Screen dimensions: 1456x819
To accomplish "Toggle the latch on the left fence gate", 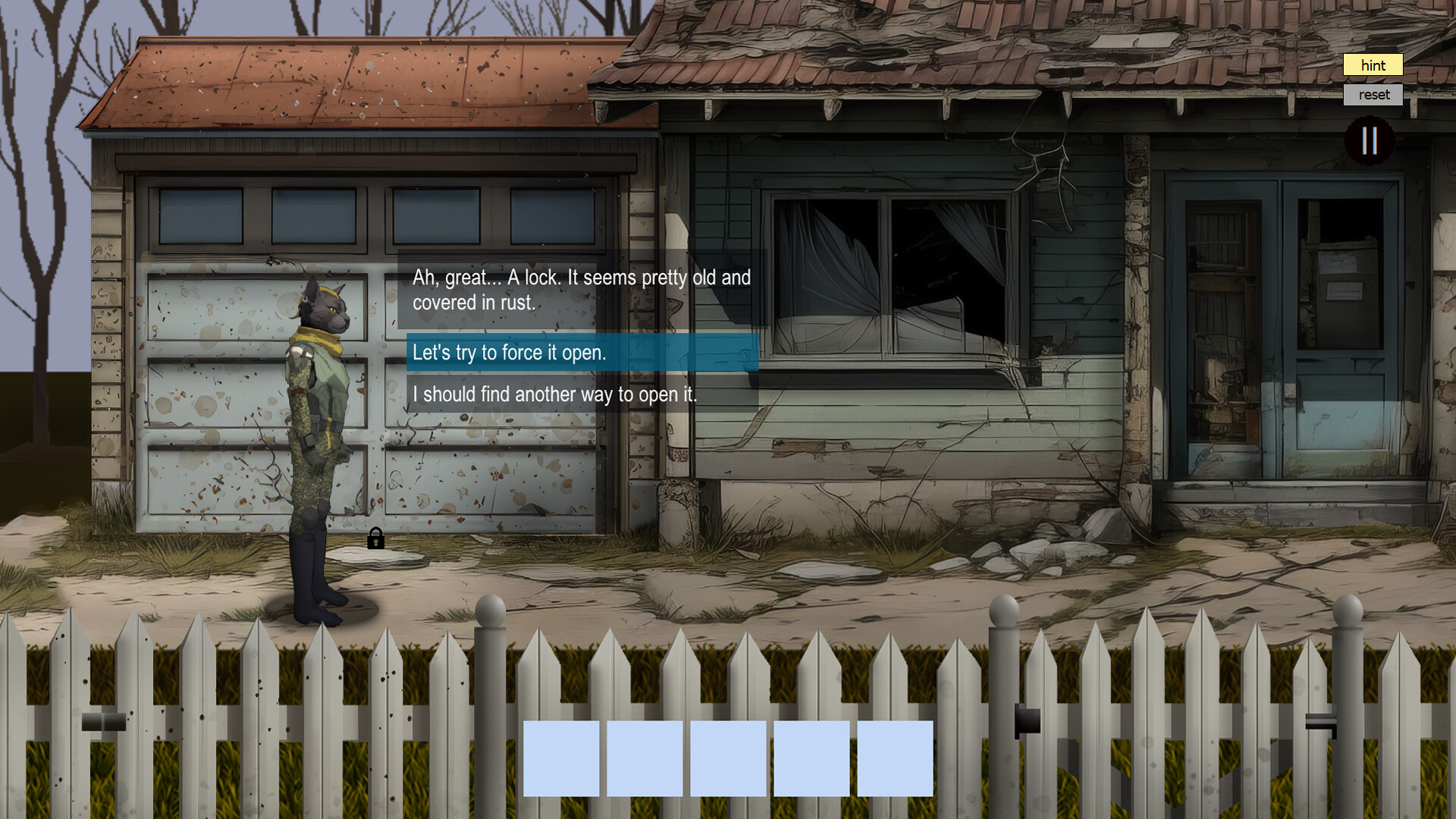I will click(x=105, y=722).
